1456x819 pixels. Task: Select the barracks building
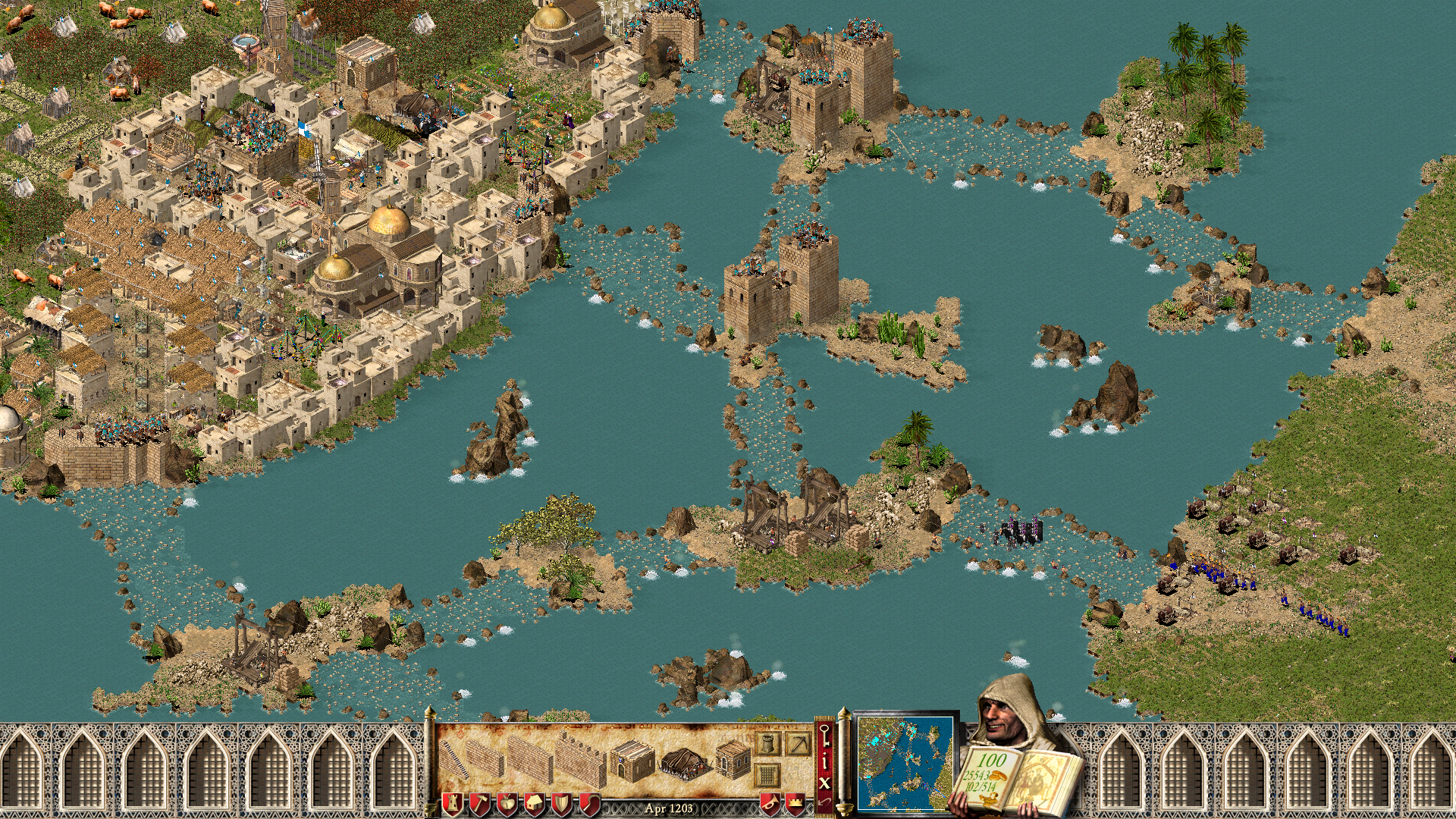pos(632,761)
